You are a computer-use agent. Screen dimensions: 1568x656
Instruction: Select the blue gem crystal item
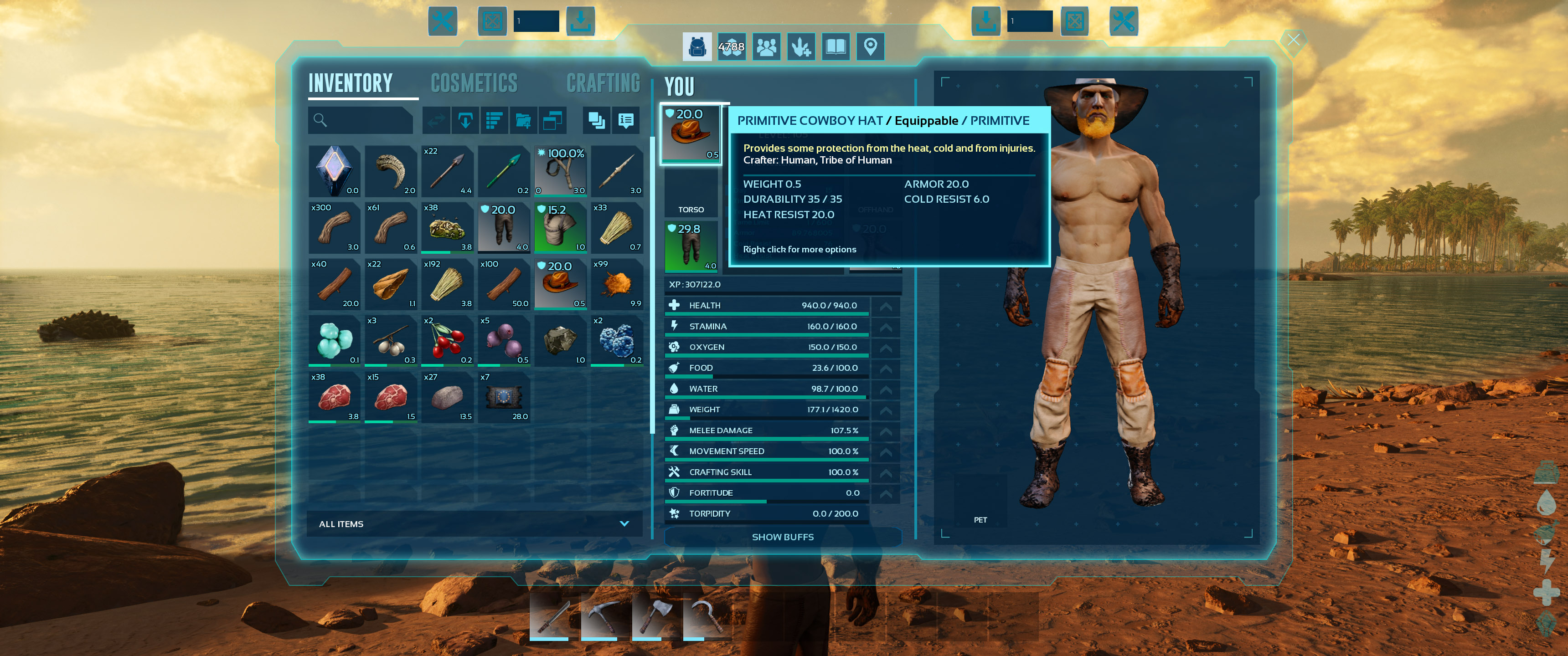tap(334, 171)
